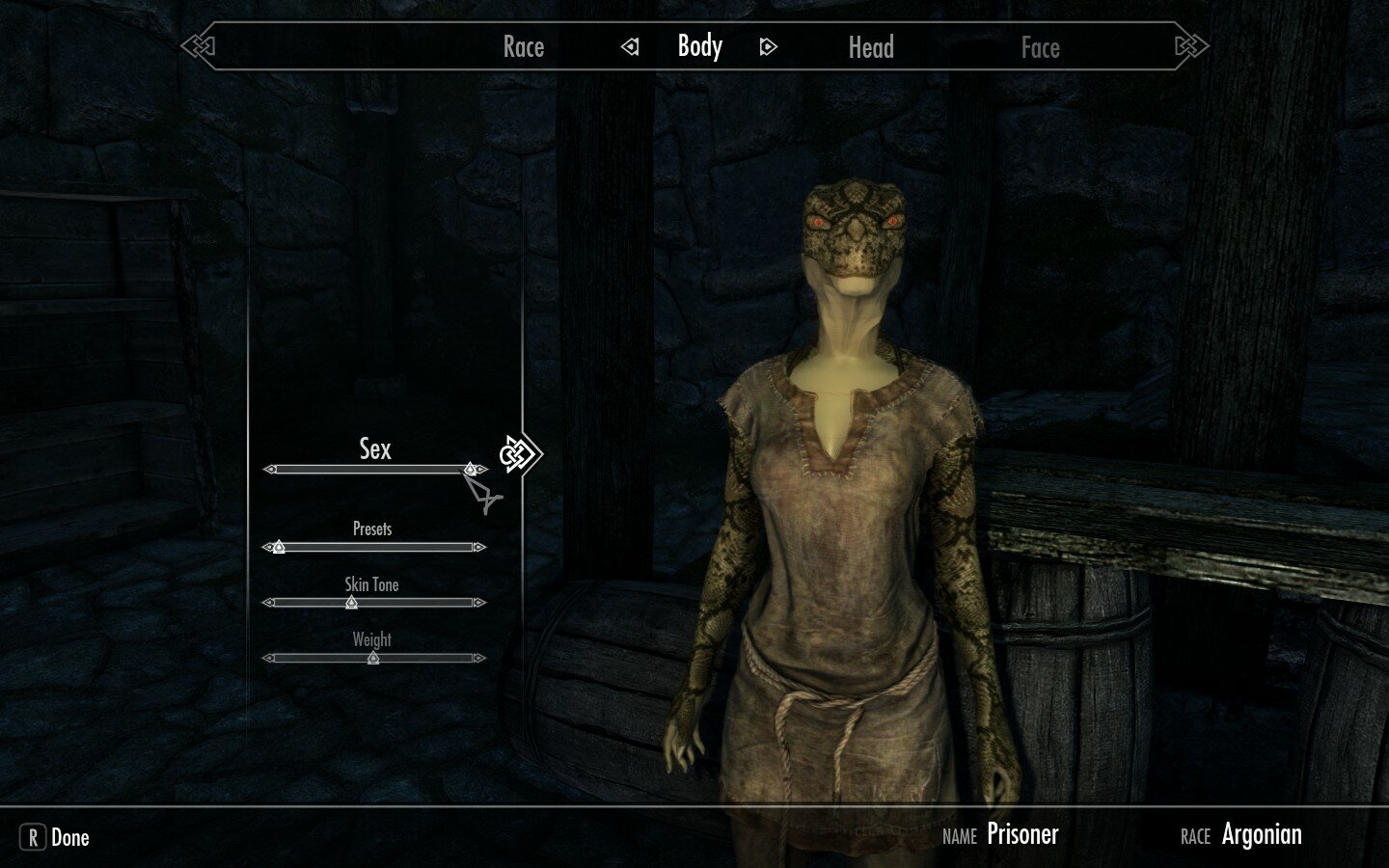This screenshot has height=868, width=1389.
Task: Click the Skin Tone slider handle
Action: click(x=350, y=601)
